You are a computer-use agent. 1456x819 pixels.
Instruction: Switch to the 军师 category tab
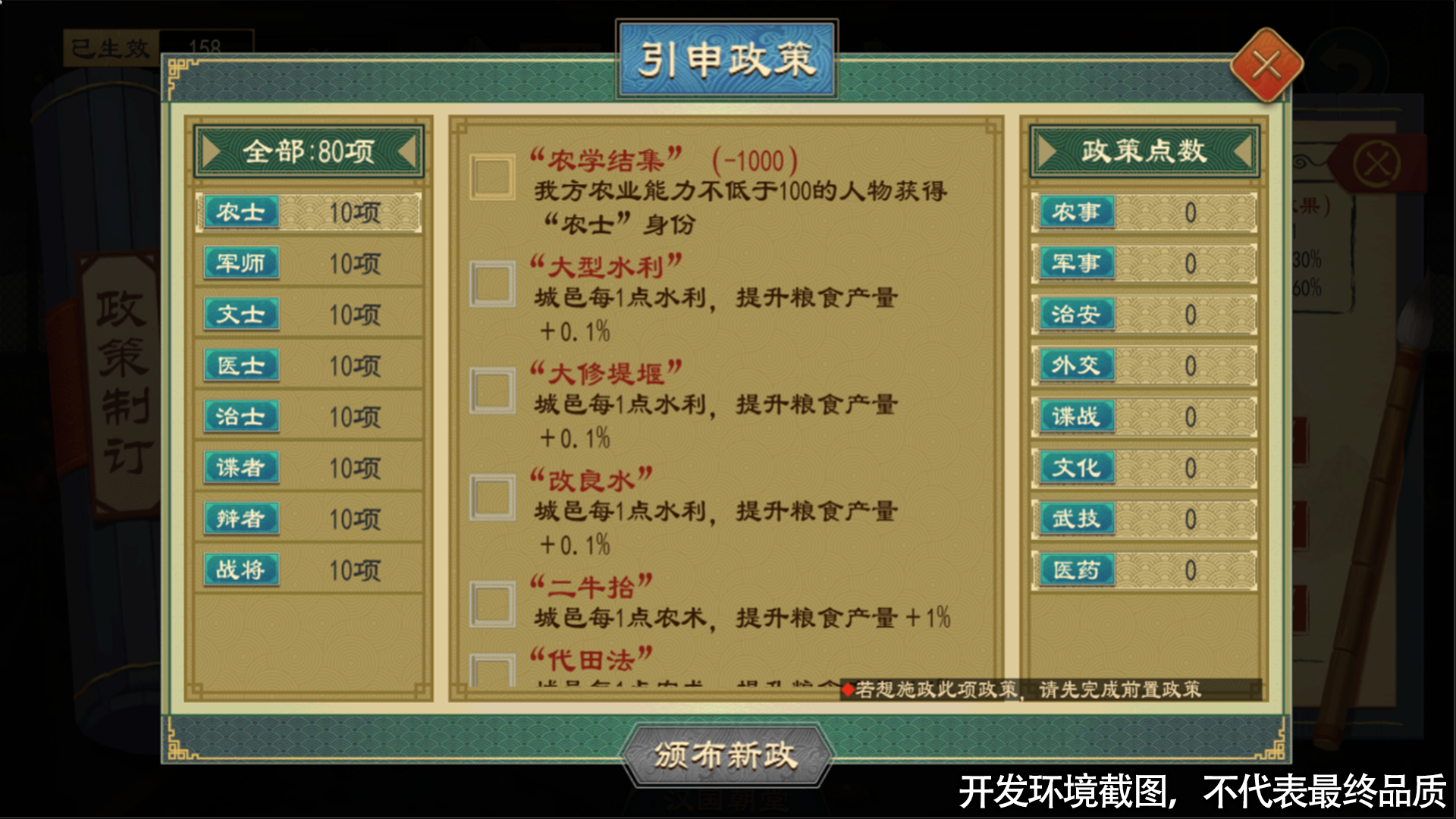click(x=240, y=264)
